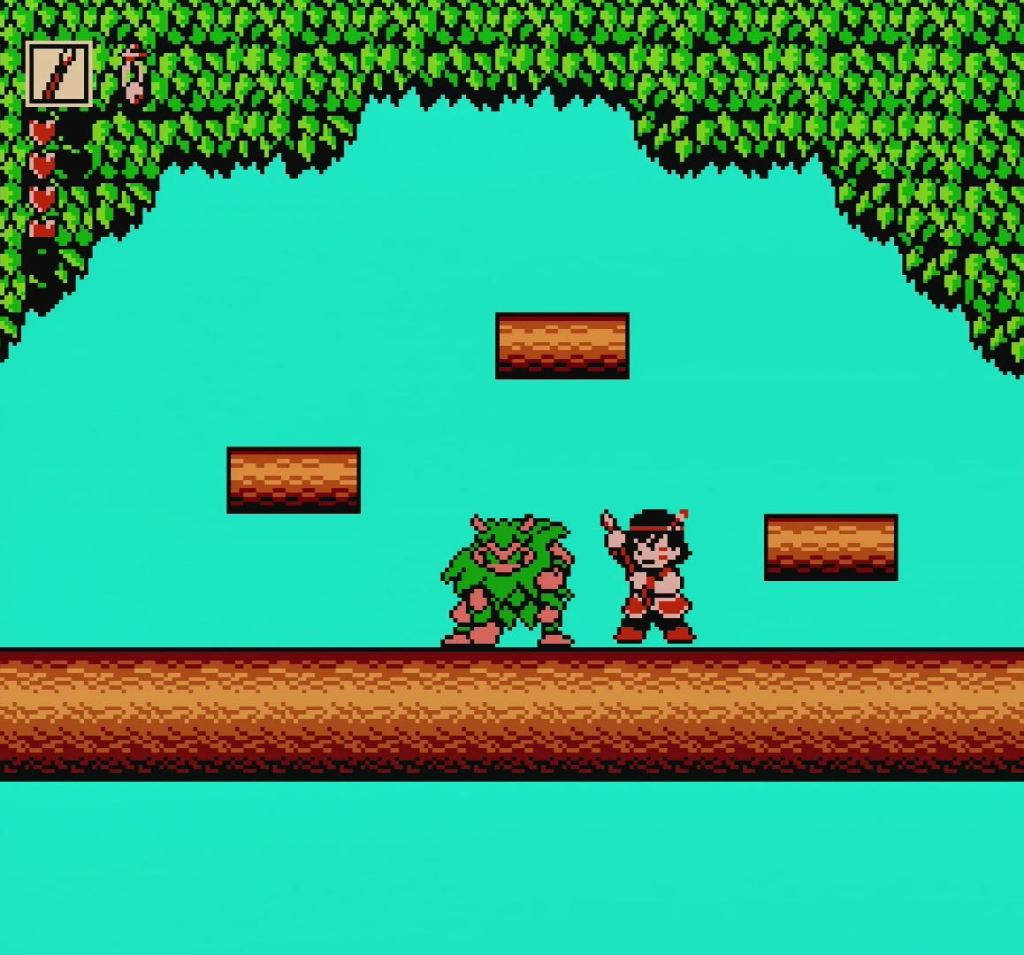Viewport: 1024px width, 955px height.
Task: Click the gourd item icon
Action: click(133, 74)
